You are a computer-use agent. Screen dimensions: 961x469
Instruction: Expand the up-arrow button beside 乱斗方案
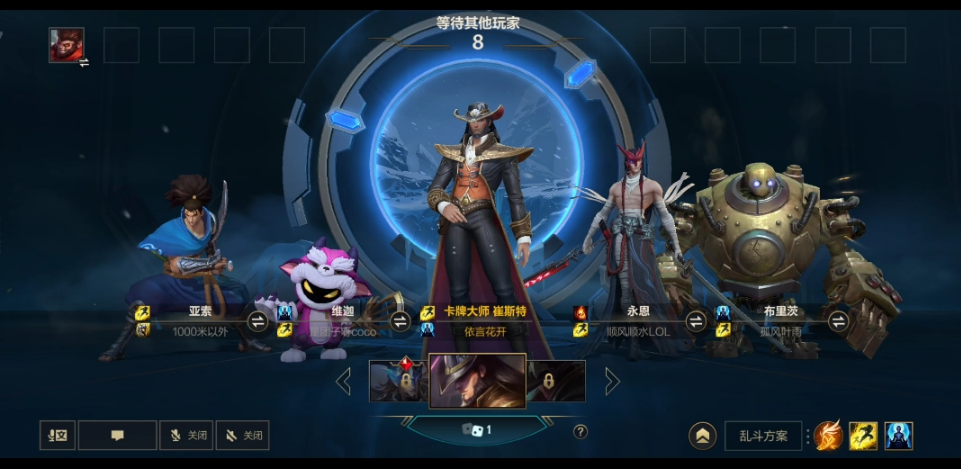[x=703, y=436]
